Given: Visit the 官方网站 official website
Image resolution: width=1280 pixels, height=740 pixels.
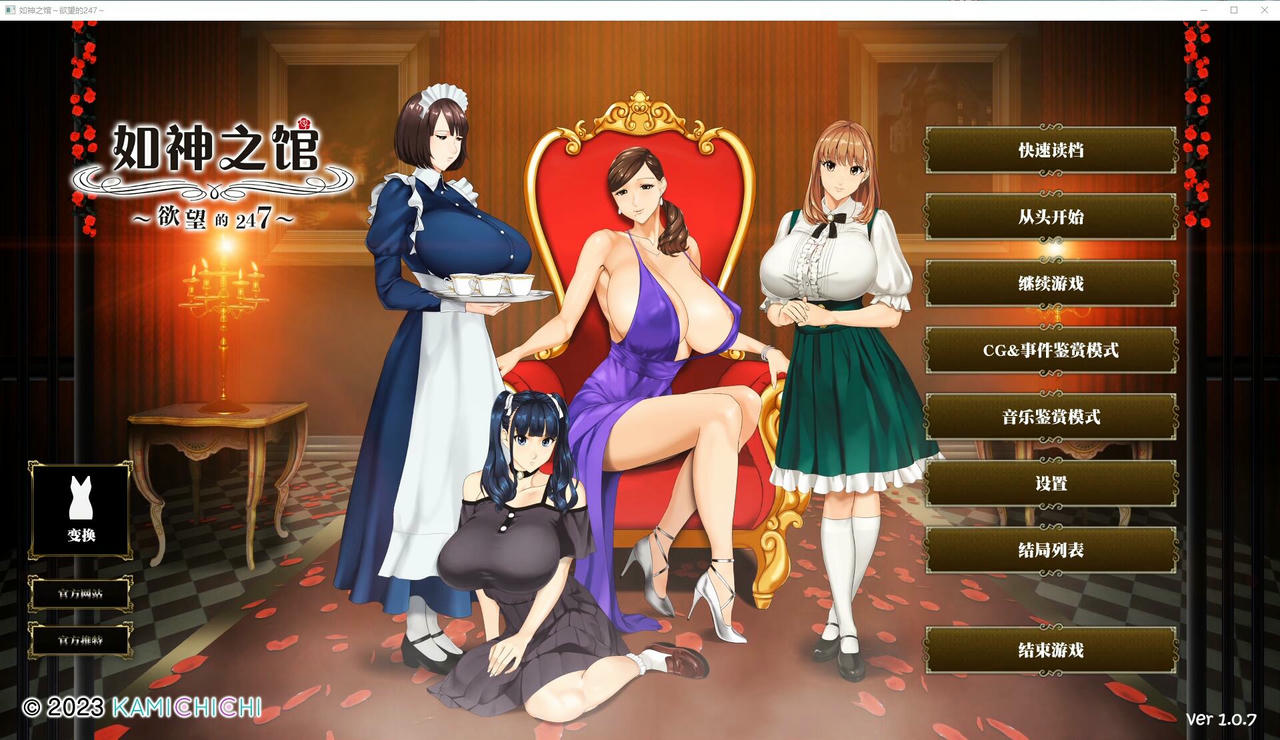Looking at the screenshot, I should 80,593.
